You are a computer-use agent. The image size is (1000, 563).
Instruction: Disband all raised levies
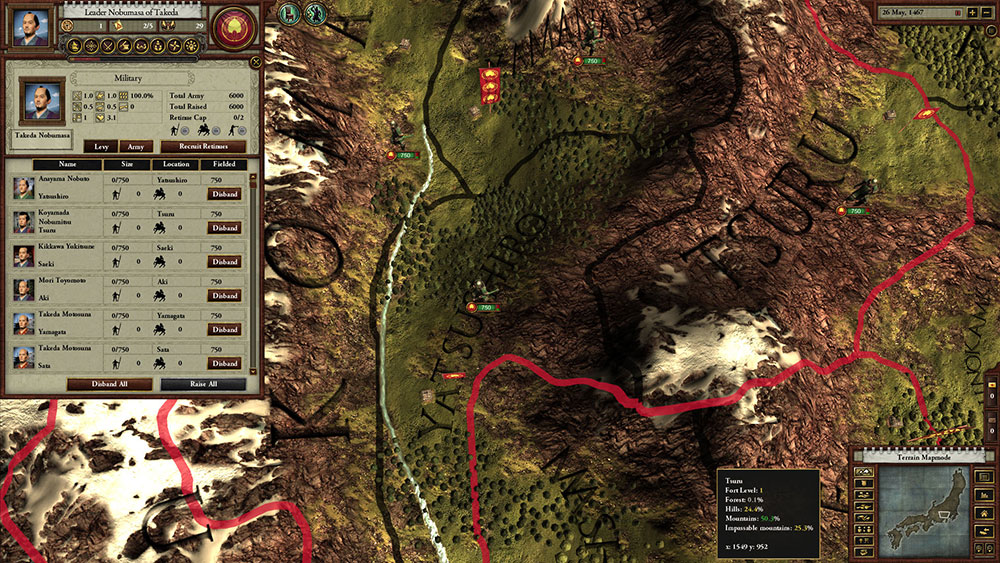click(110, 384)
